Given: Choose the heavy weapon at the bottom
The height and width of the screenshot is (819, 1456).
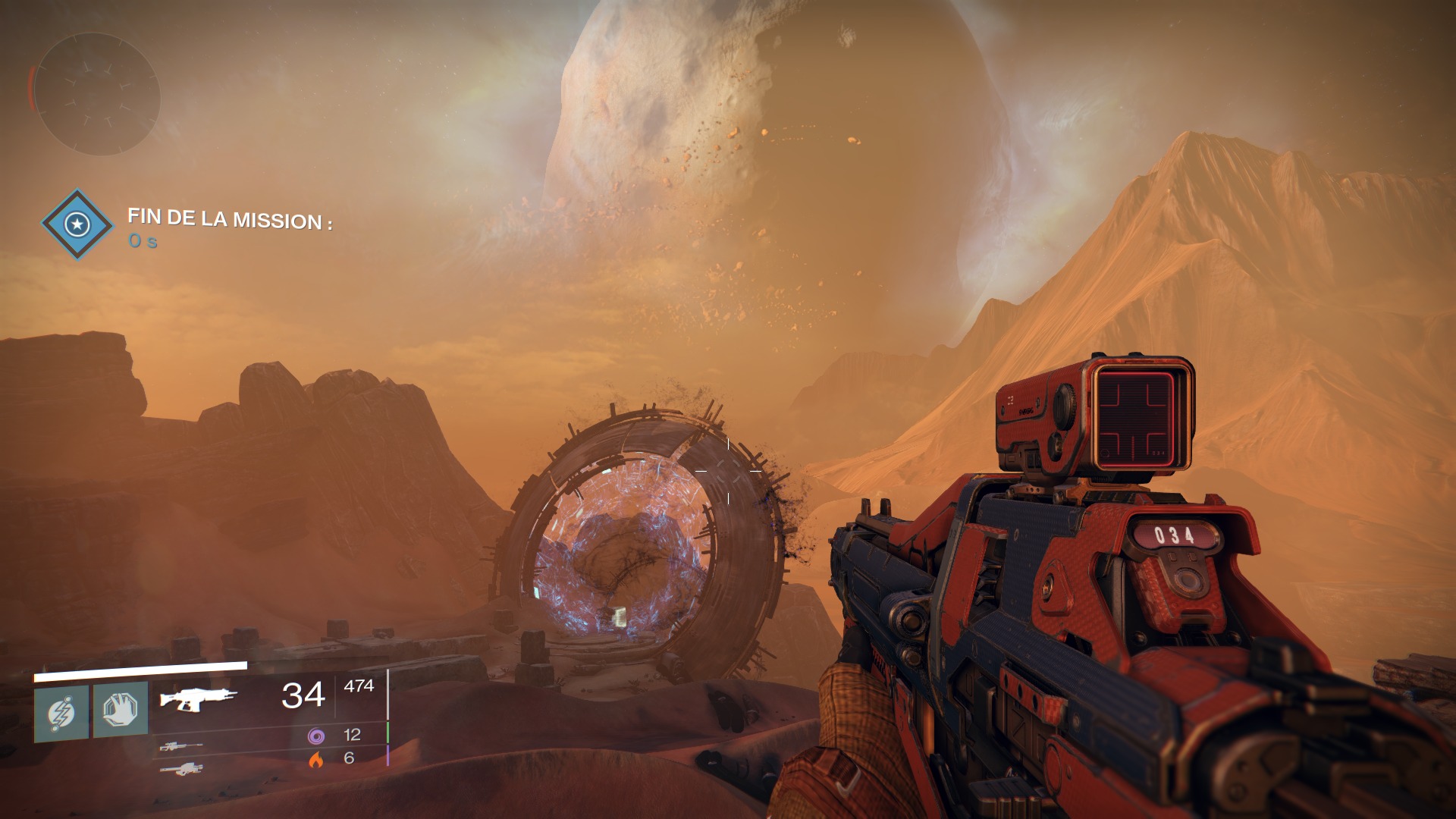Looking at the screenshot, I should tap(181, 769).
